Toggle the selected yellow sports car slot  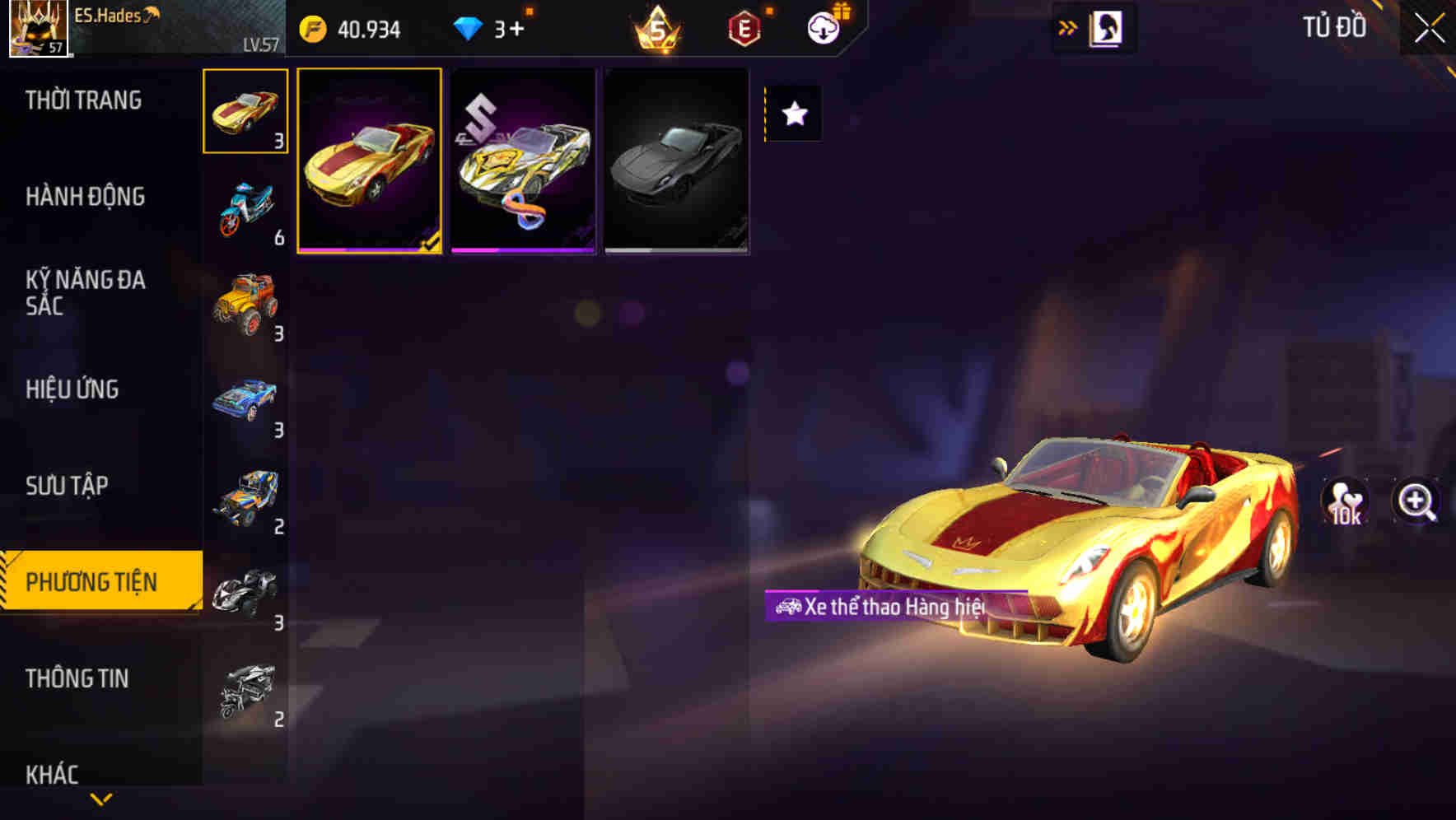click(x=370, y=159)
